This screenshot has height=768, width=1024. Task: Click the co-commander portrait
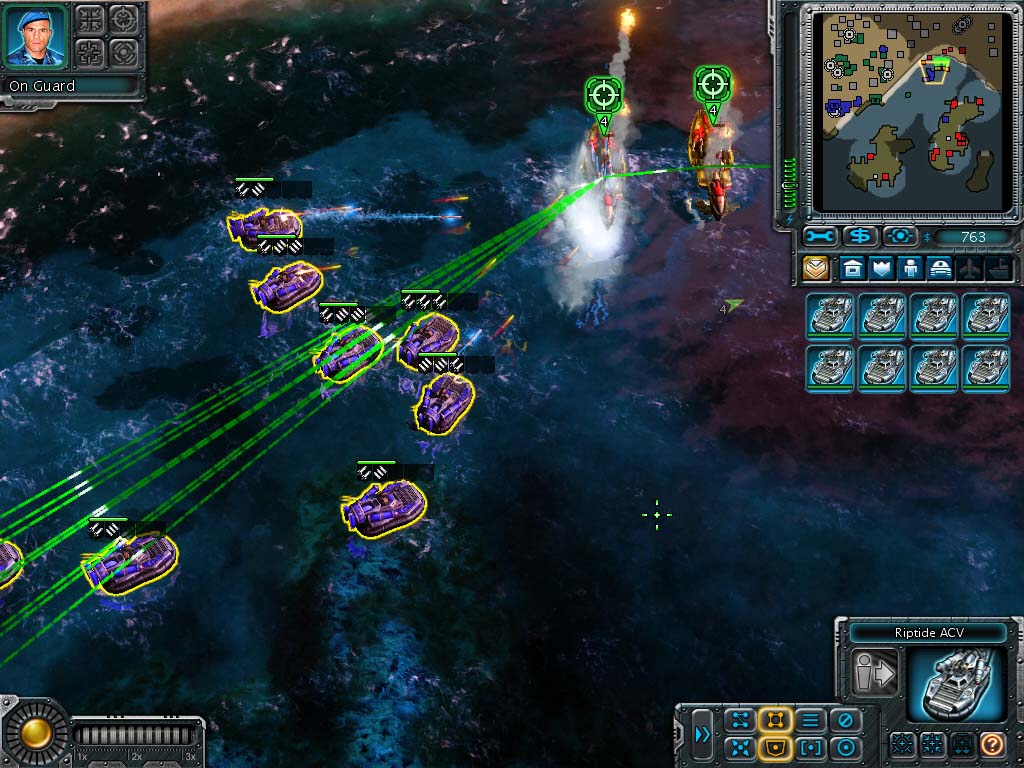coord(37,36)
